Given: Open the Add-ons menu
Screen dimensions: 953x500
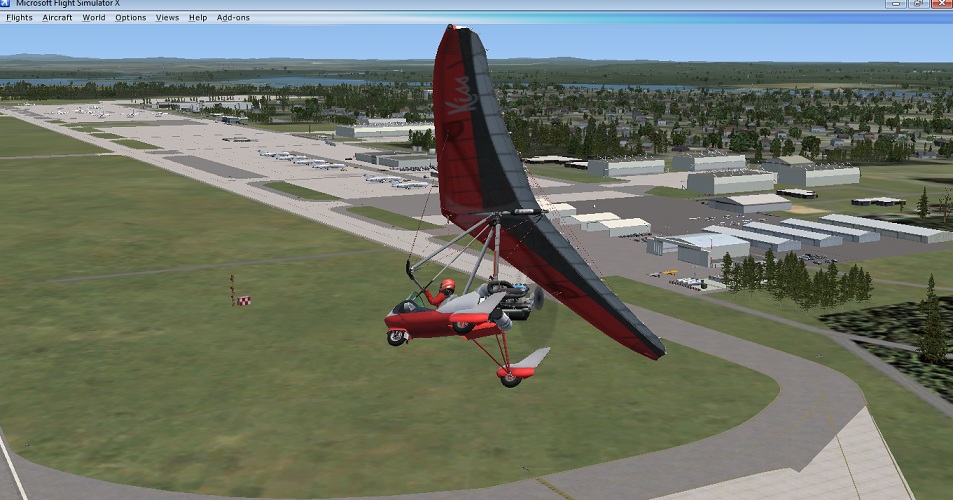Looking at the screenshot, I should pyautogui.click(x=233, y=18).
